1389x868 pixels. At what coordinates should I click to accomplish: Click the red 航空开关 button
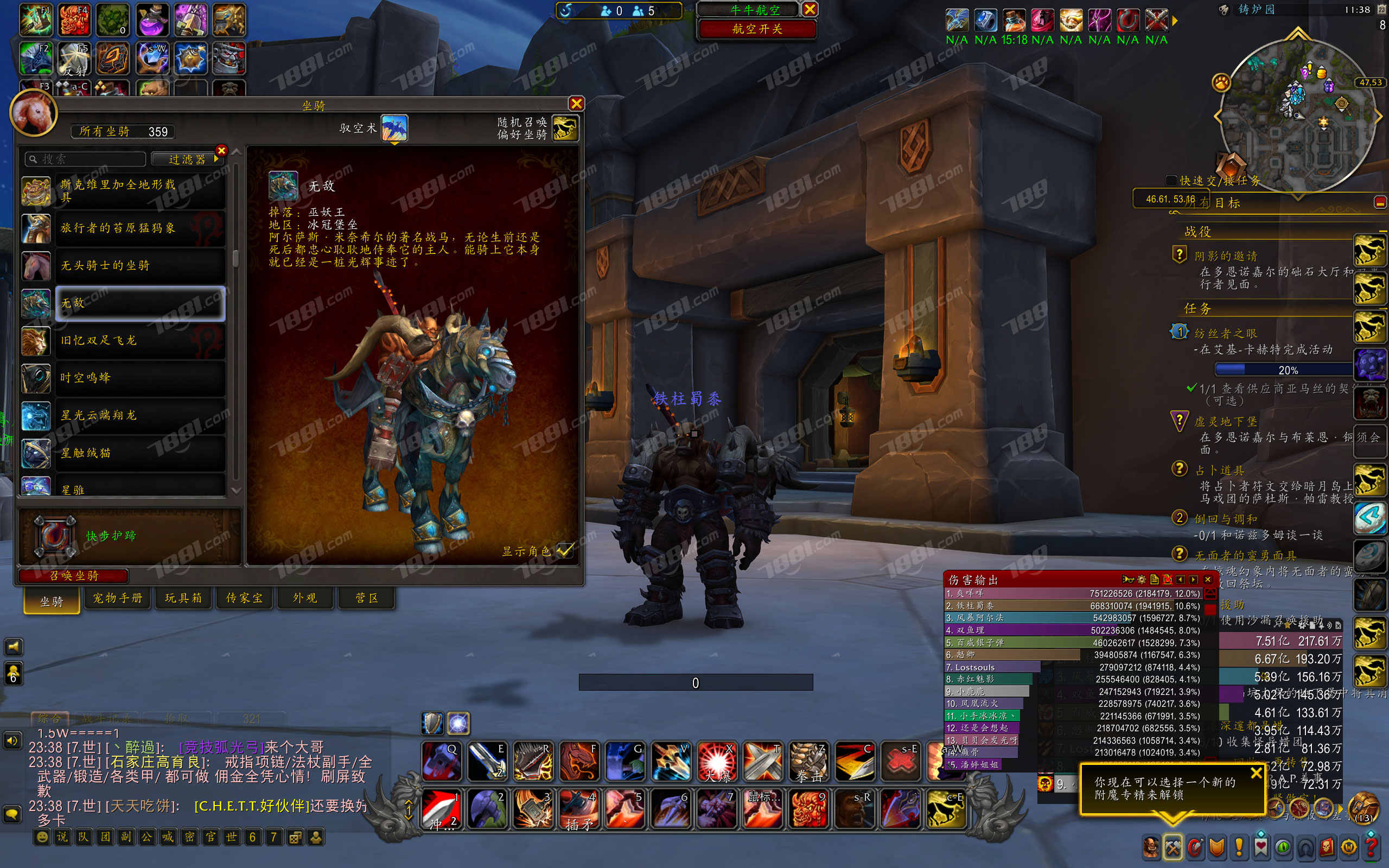[x=757, y=29]
